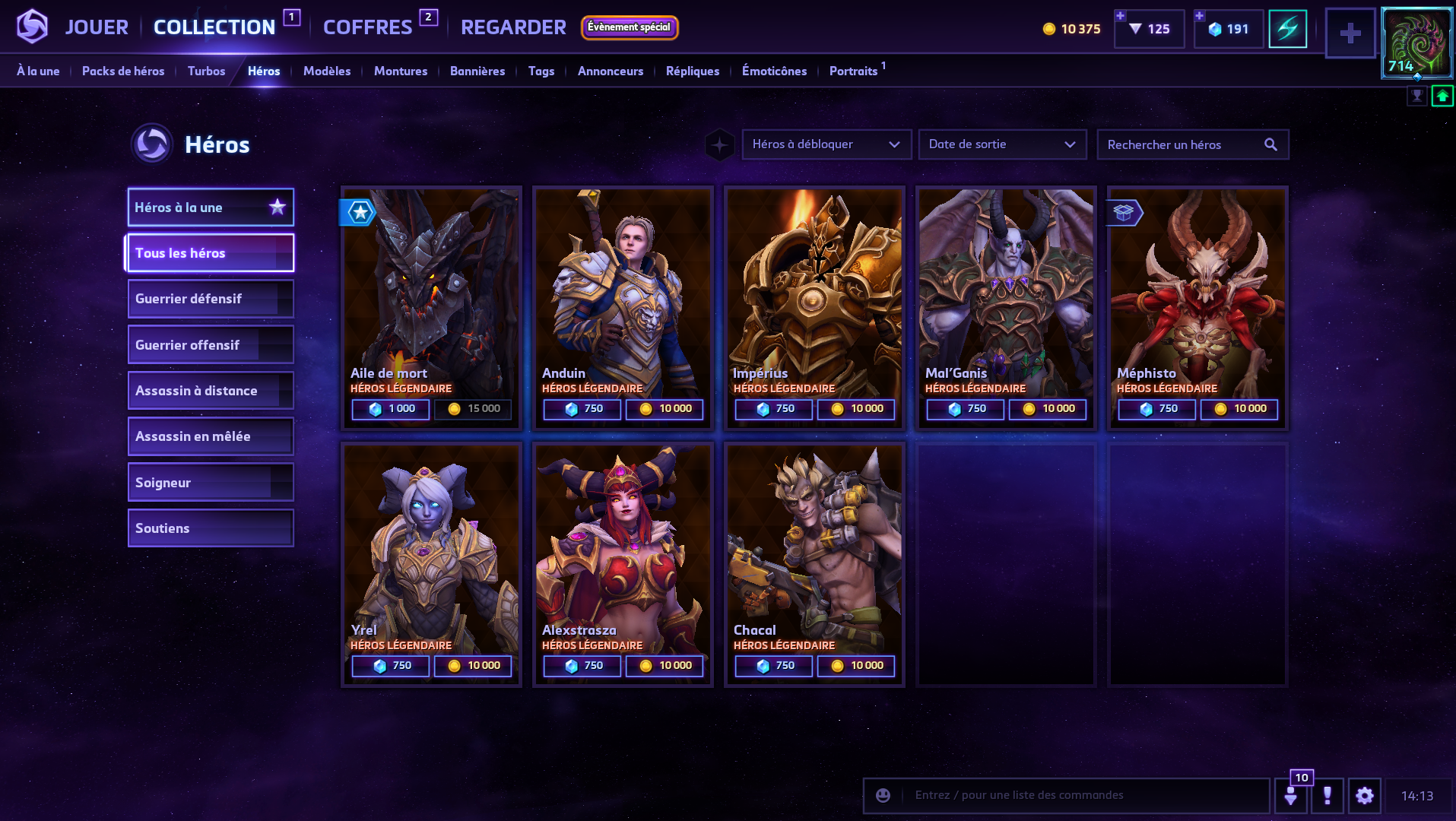The image size is (1456, 821).
Task: Click the Rechercher un héros search field
Action: click(1182, 144)
